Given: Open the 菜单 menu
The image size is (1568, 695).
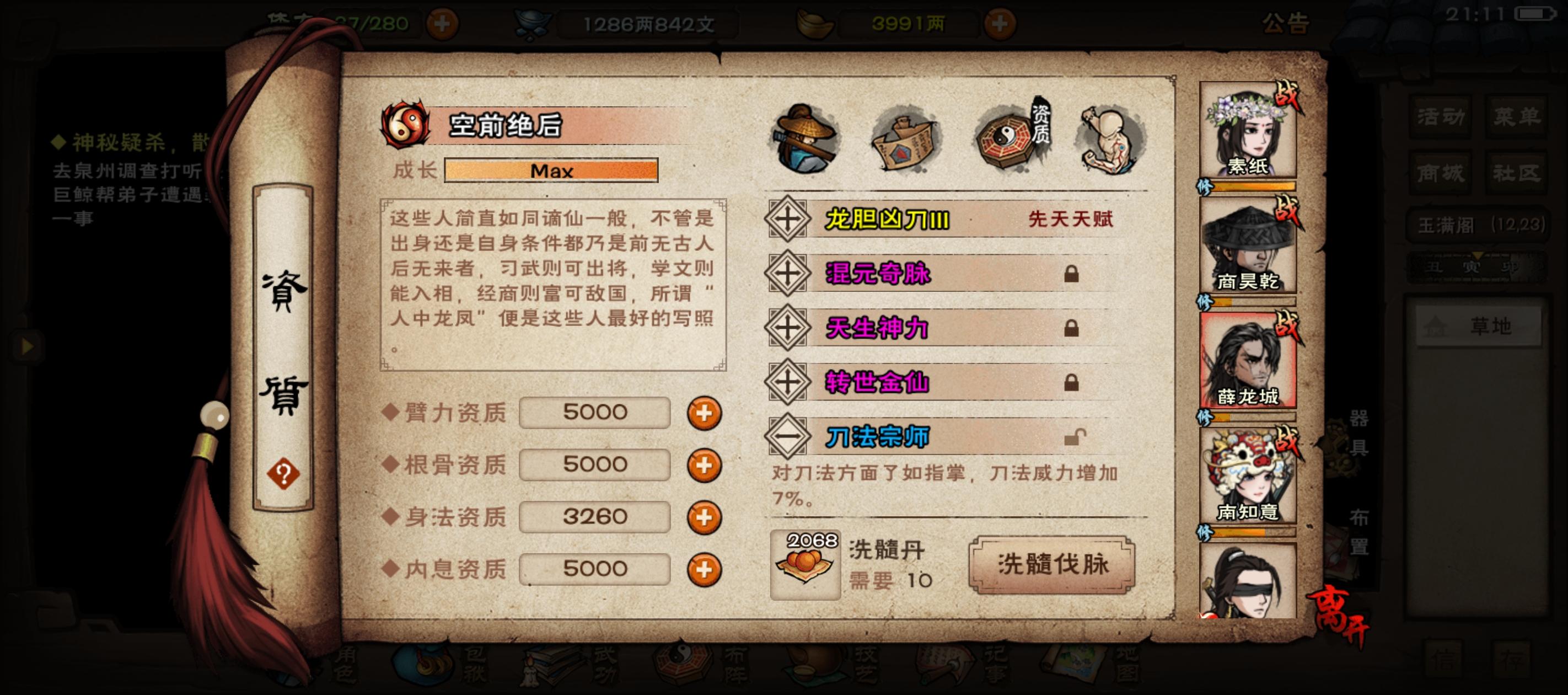Looking at the screenshot, I should point(1518,116).
